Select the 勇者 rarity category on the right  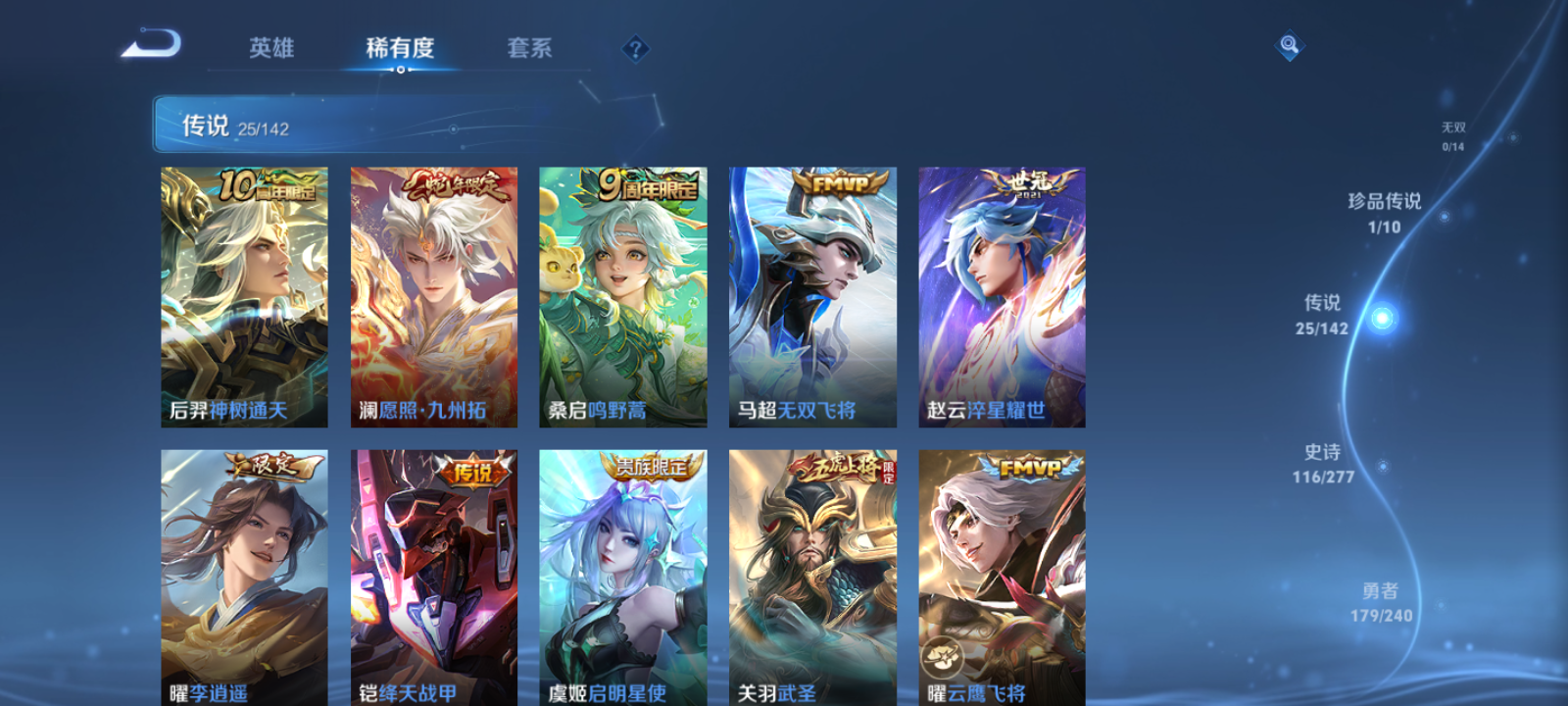click(x=1381, y=603)
